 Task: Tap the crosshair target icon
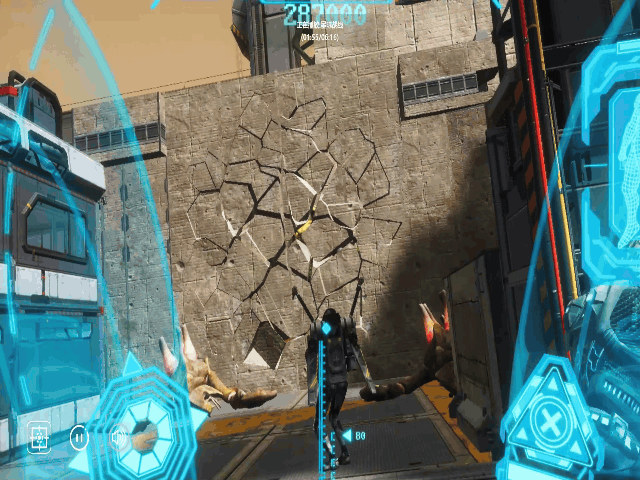point(40,437)
